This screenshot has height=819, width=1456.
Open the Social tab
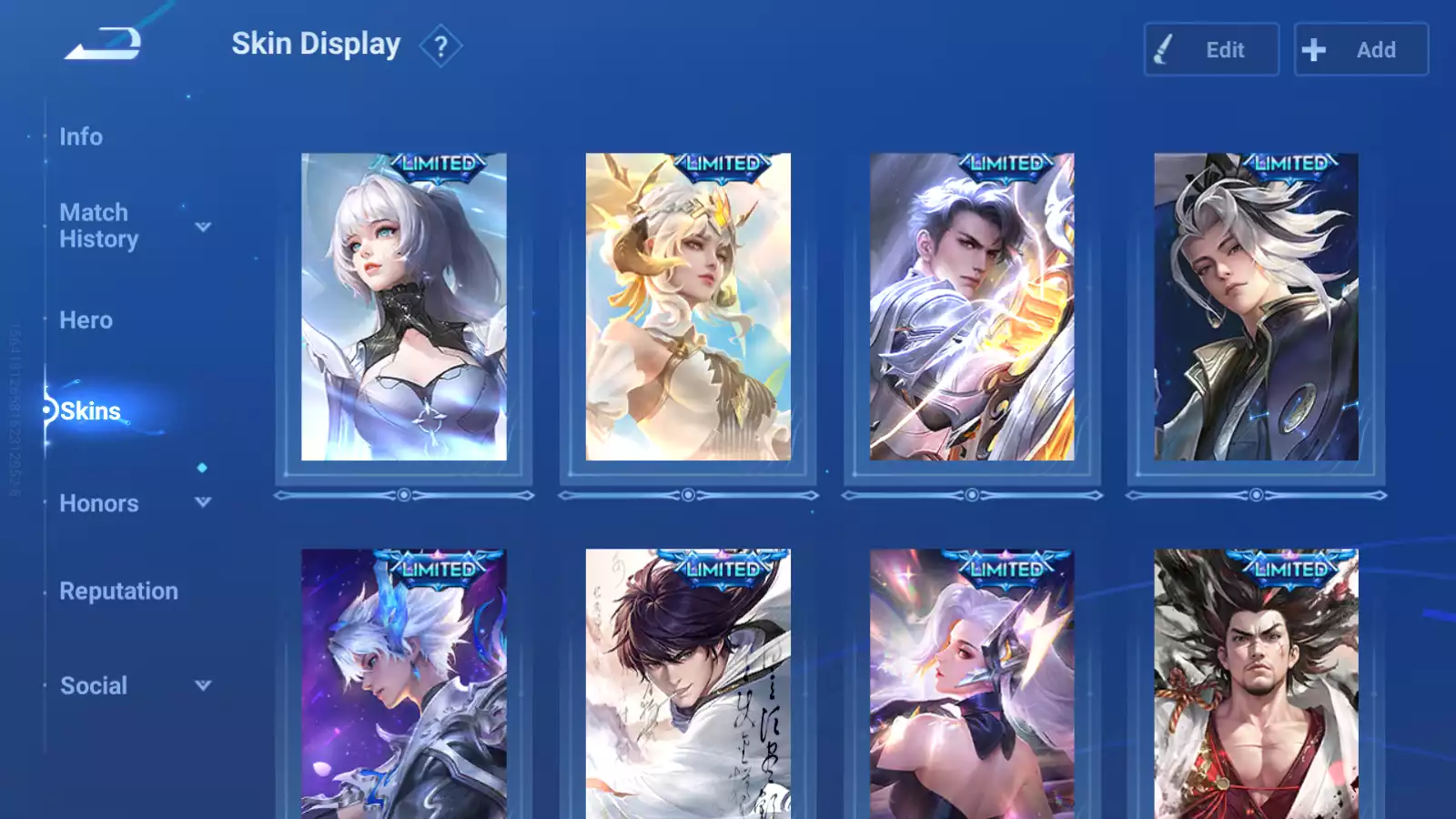(93, 686)
